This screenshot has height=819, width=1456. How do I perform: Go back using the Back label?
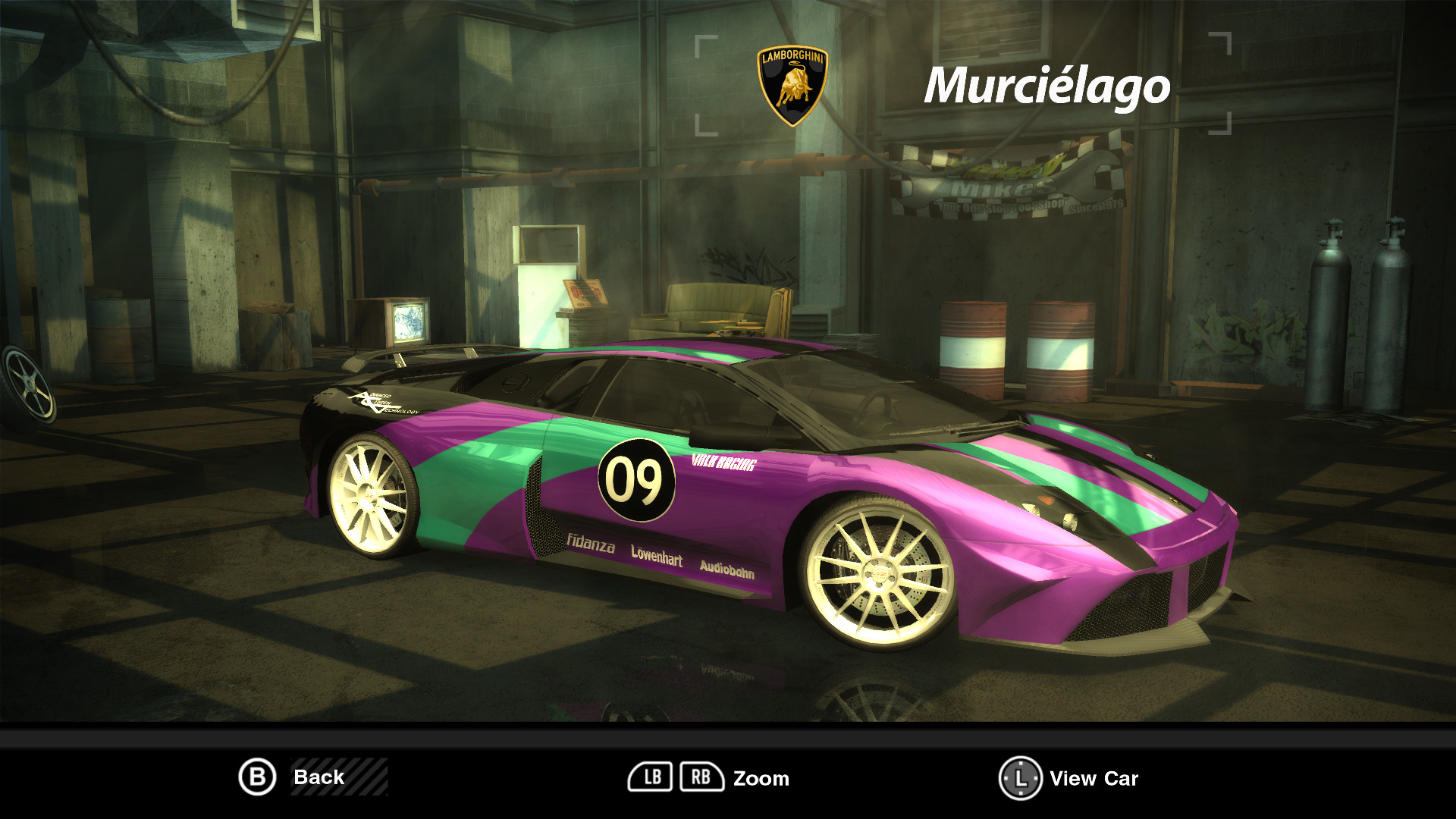pos(319,777)
